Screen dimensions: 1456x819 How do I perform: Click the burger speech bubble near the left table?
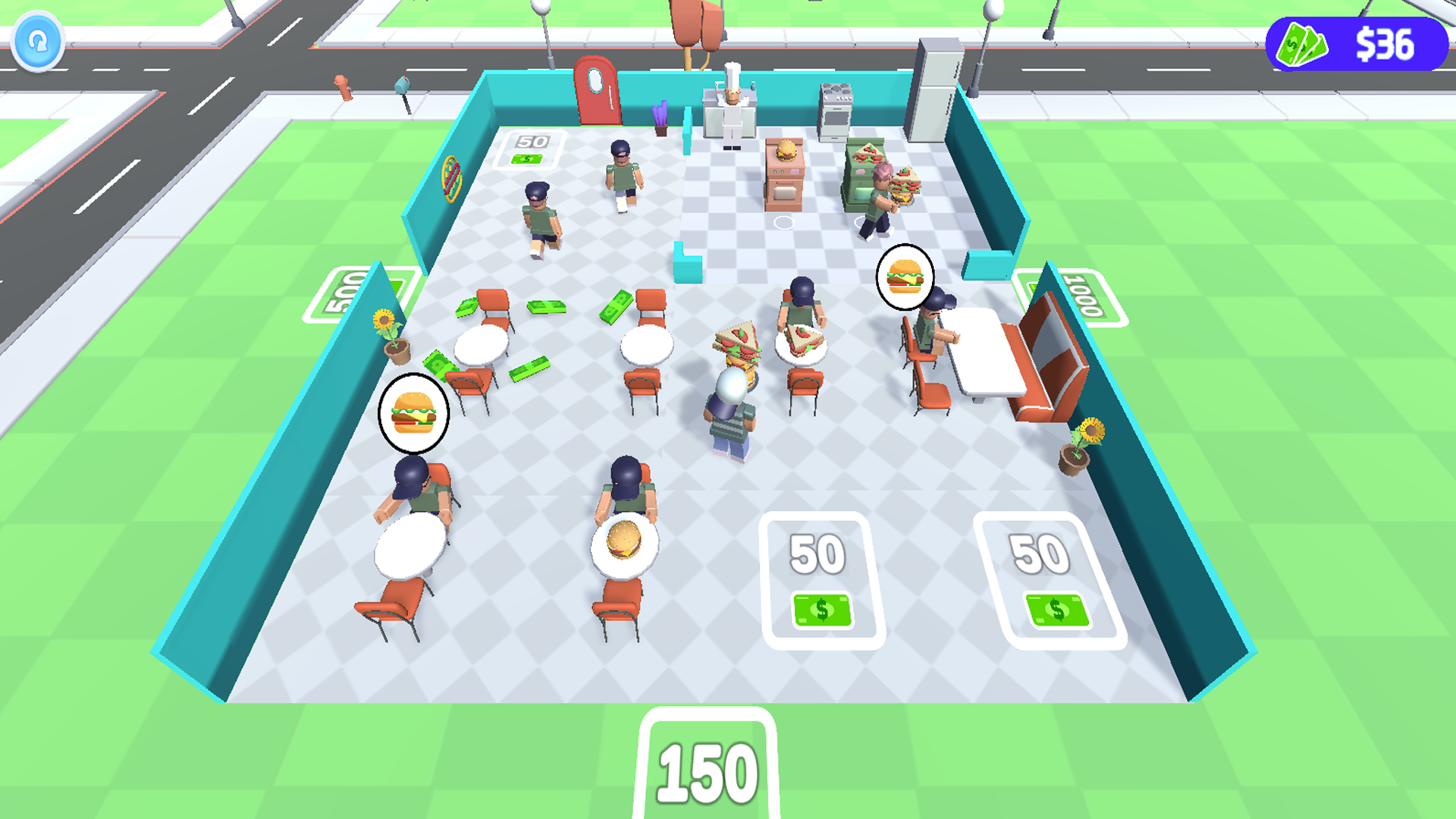[x=413, y=412]
